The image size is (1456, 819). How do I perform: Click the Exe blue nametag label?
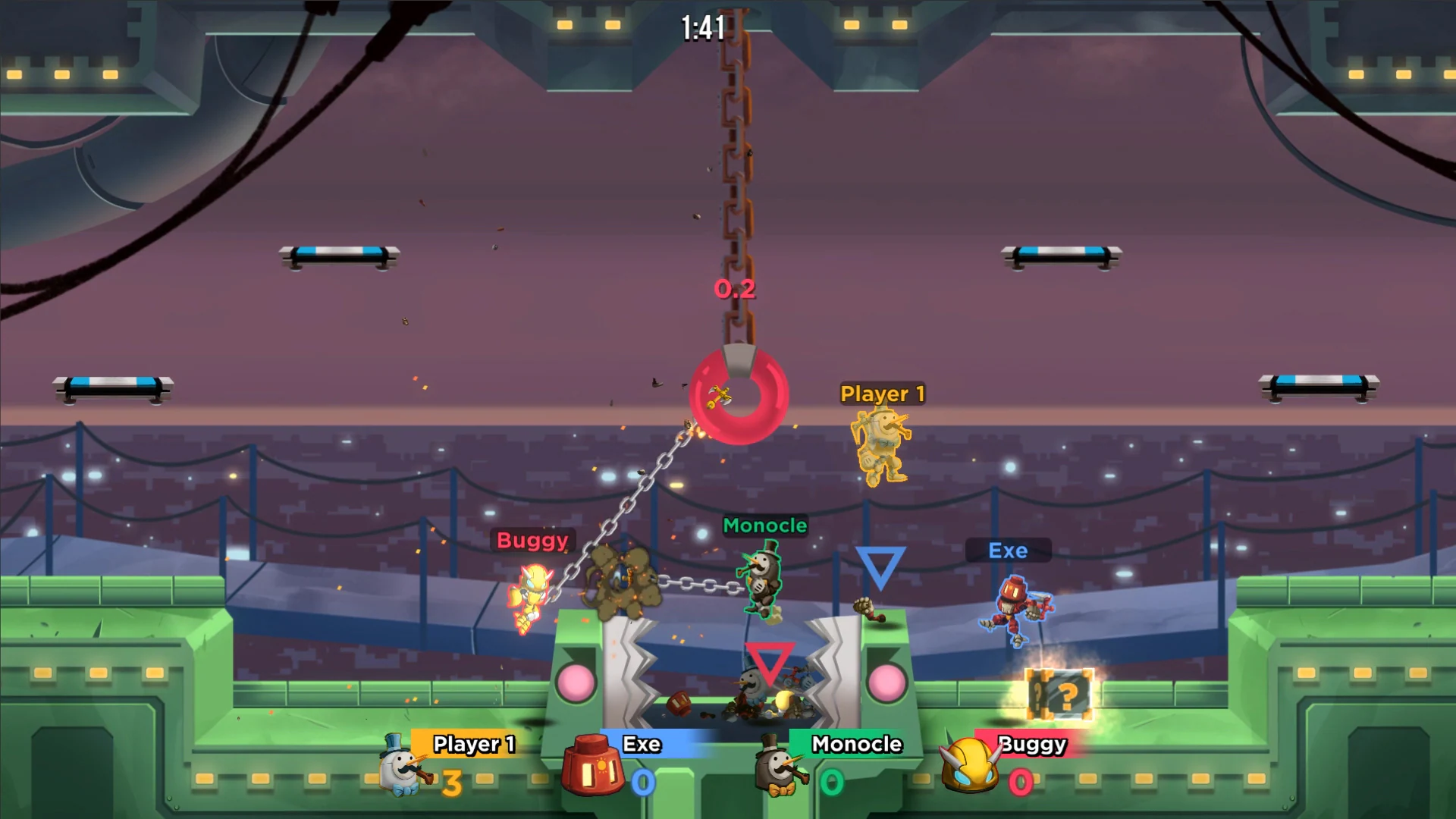coord(1008,551)
